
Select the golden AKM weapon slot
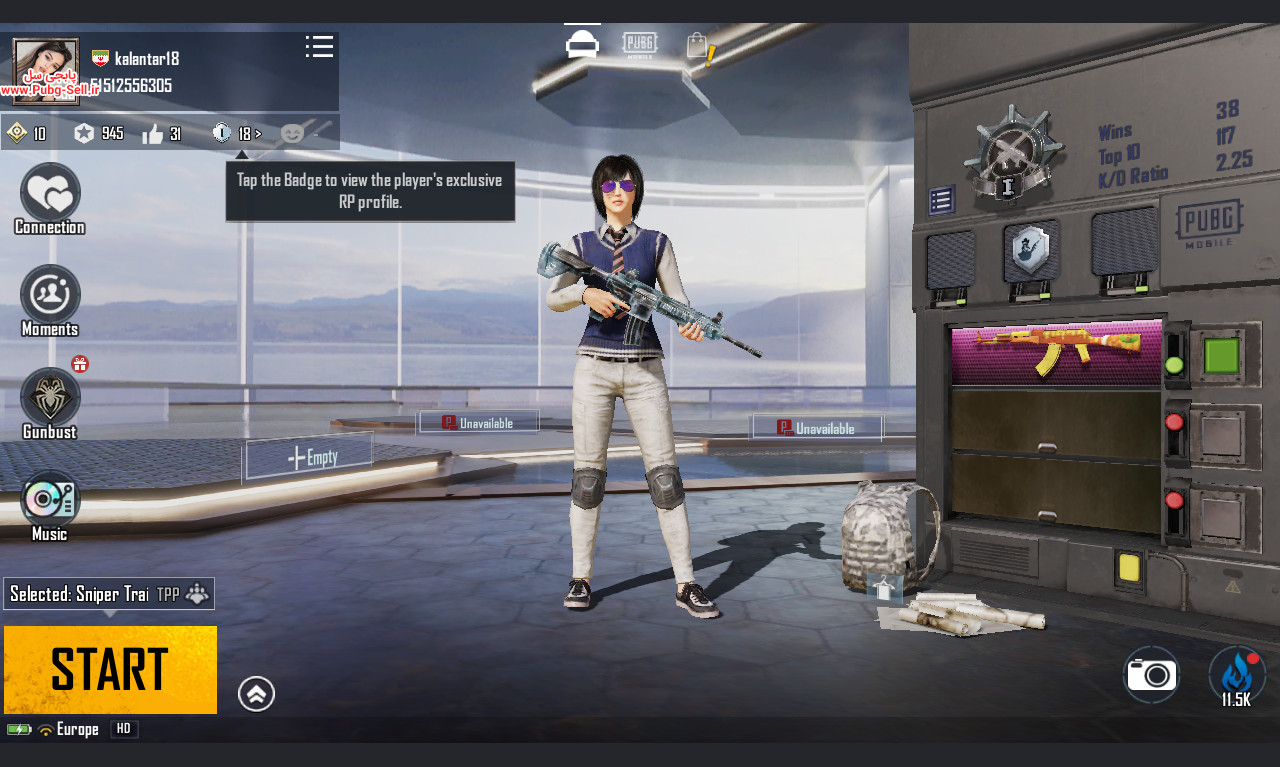pos(1055,352)
